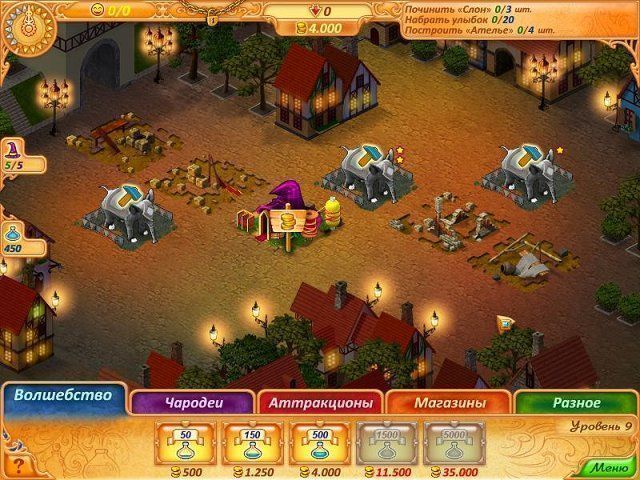Image resolution: width=640 pixels, height=480 pixels.
Task: Buy the 50 mana potion
Action: 188,441
